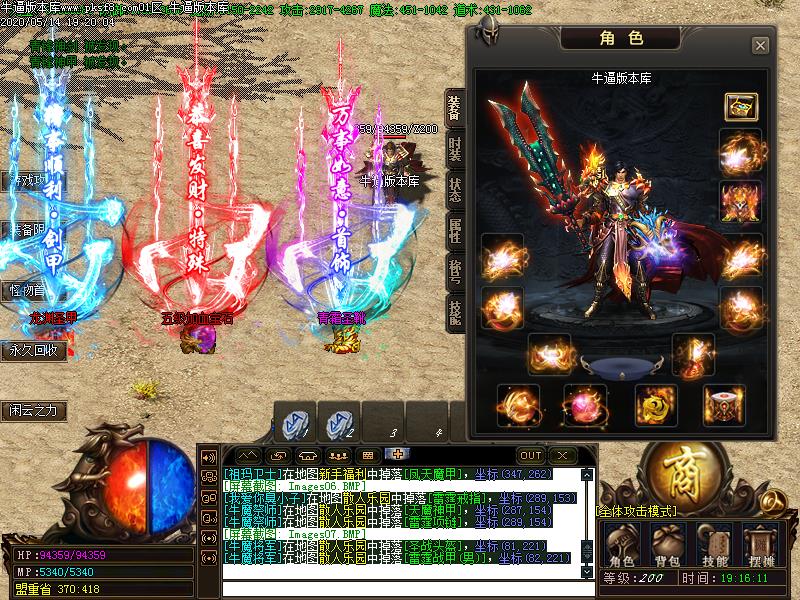Activate the 闲云之力 button
Image resolution: width=800 pixels, height=600 pixels.
click(37, 410)
